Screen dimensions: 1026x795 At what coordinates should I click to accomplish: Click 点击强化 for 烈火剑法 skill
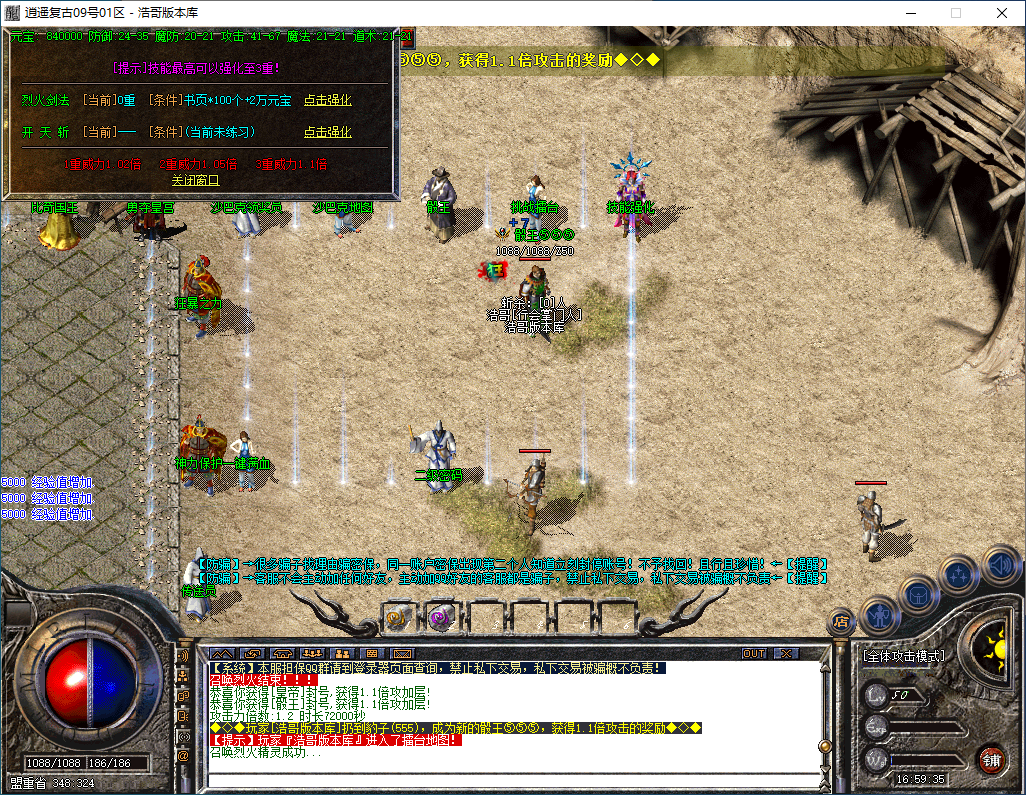327,100
